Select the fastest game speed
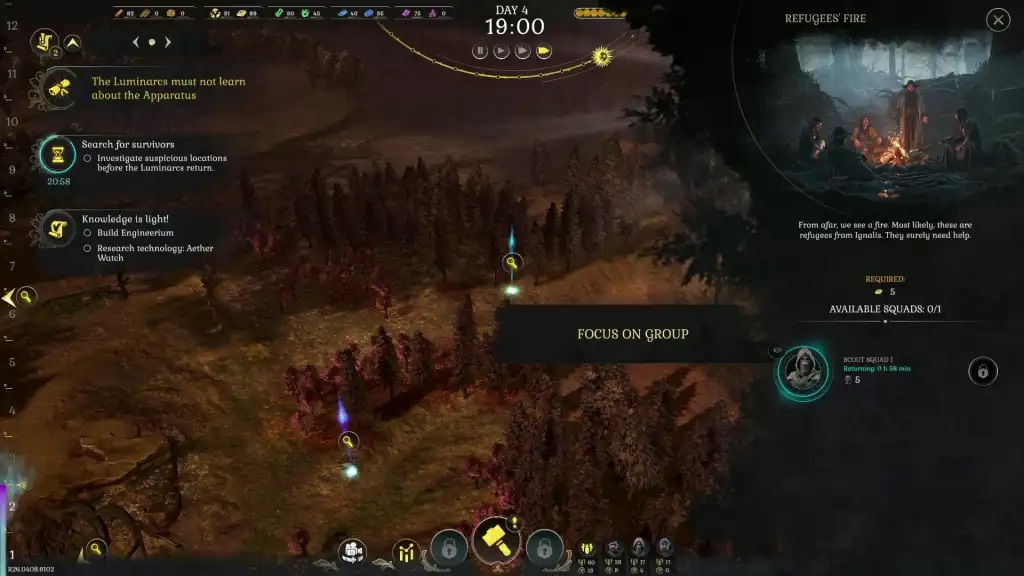This screenshot has width=1024, height=576. pyautogui.click(x=544, y=51)
